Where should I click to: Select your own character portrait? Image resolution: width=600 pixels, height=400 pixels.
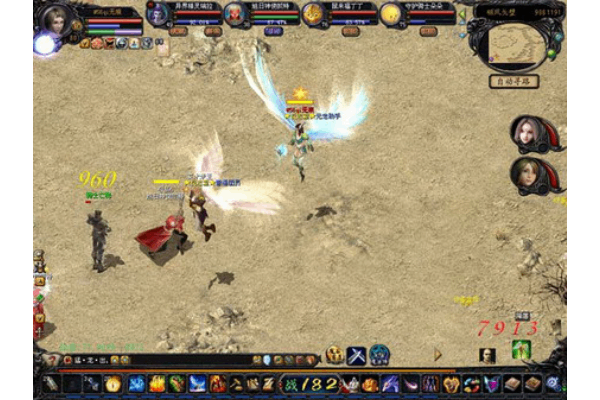click(x=55, y=19)
